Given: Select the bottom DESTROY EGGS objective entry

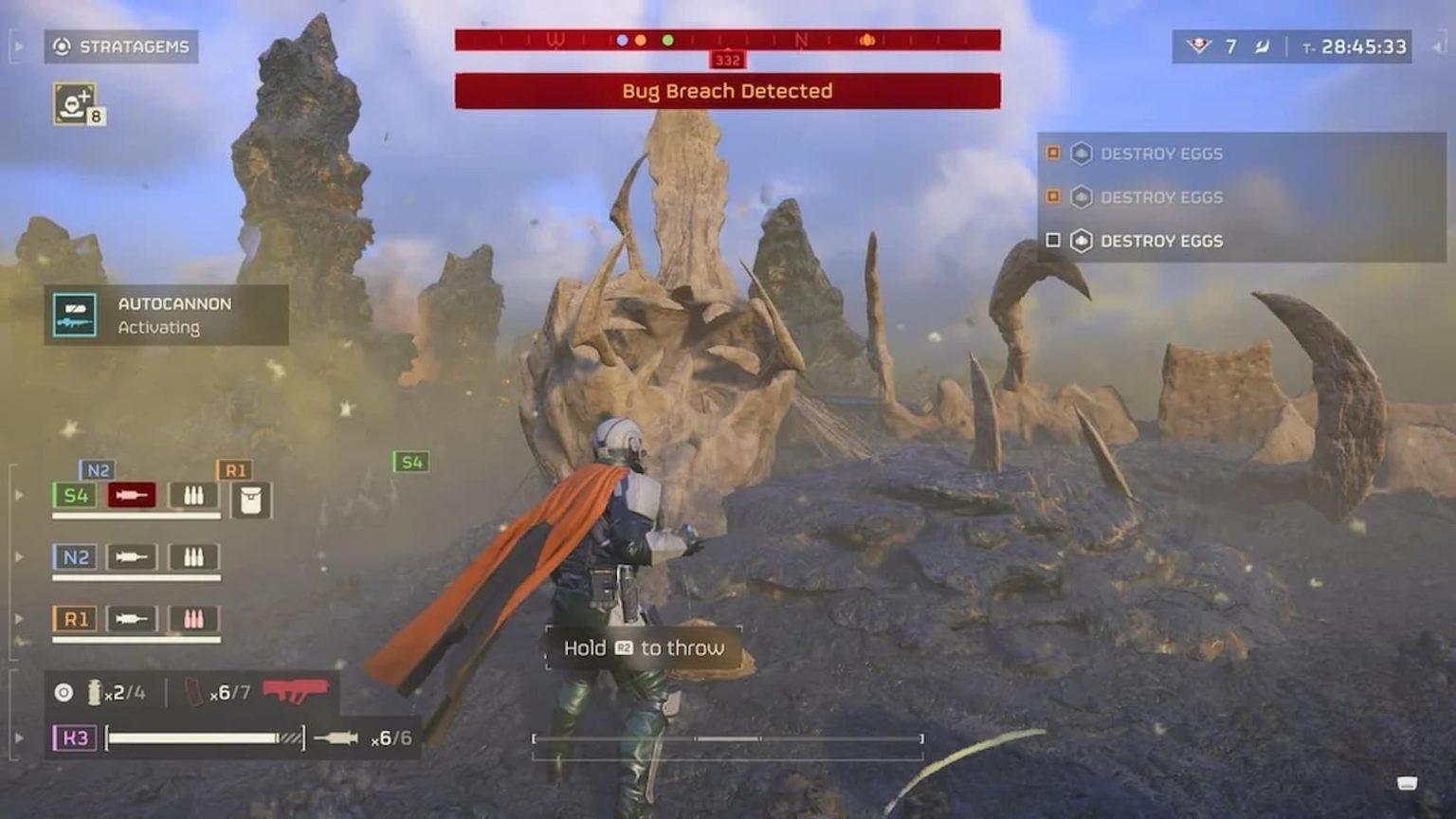Looking at the screenshot, I should pos(1162,242).
